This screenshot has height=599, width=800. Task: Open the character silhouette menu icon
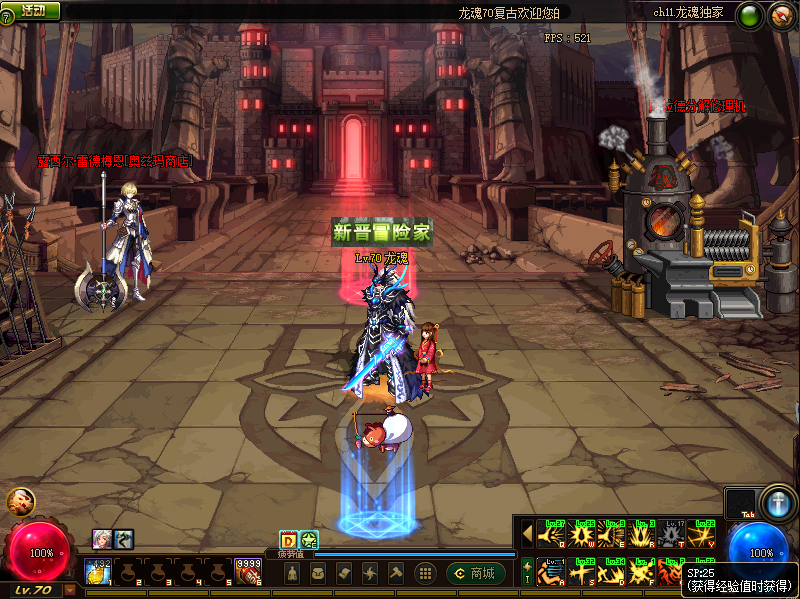(292, 573)
